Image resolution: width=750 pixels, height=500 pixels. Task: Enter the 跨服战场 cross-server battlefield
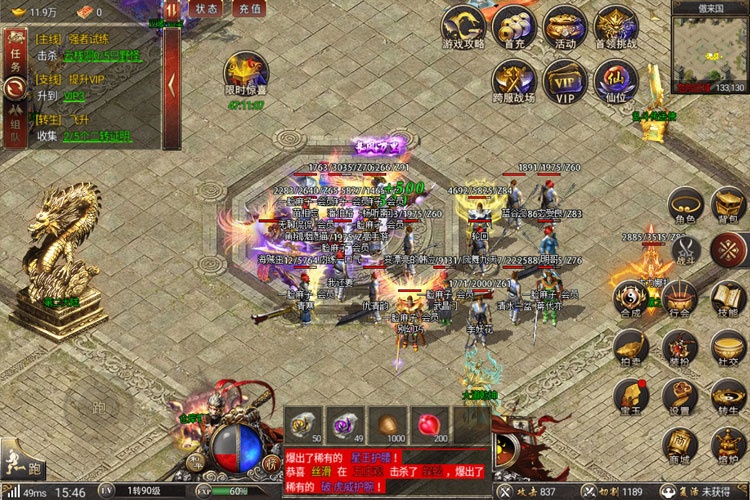515,78
